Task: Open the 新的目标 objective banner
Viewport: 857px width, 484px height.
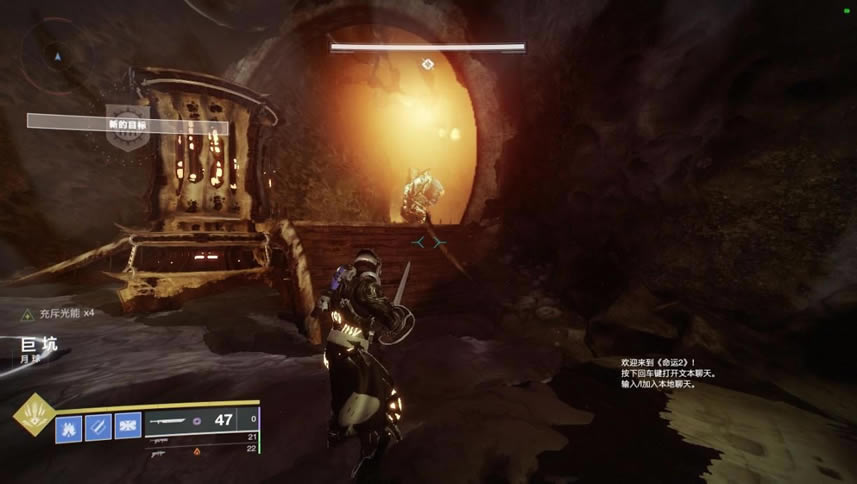Action: coord(128,124)
